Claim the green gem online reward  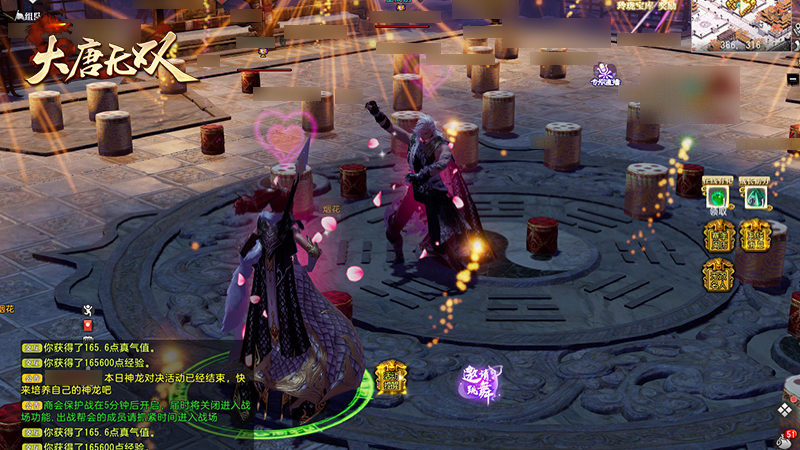point(717,195)
